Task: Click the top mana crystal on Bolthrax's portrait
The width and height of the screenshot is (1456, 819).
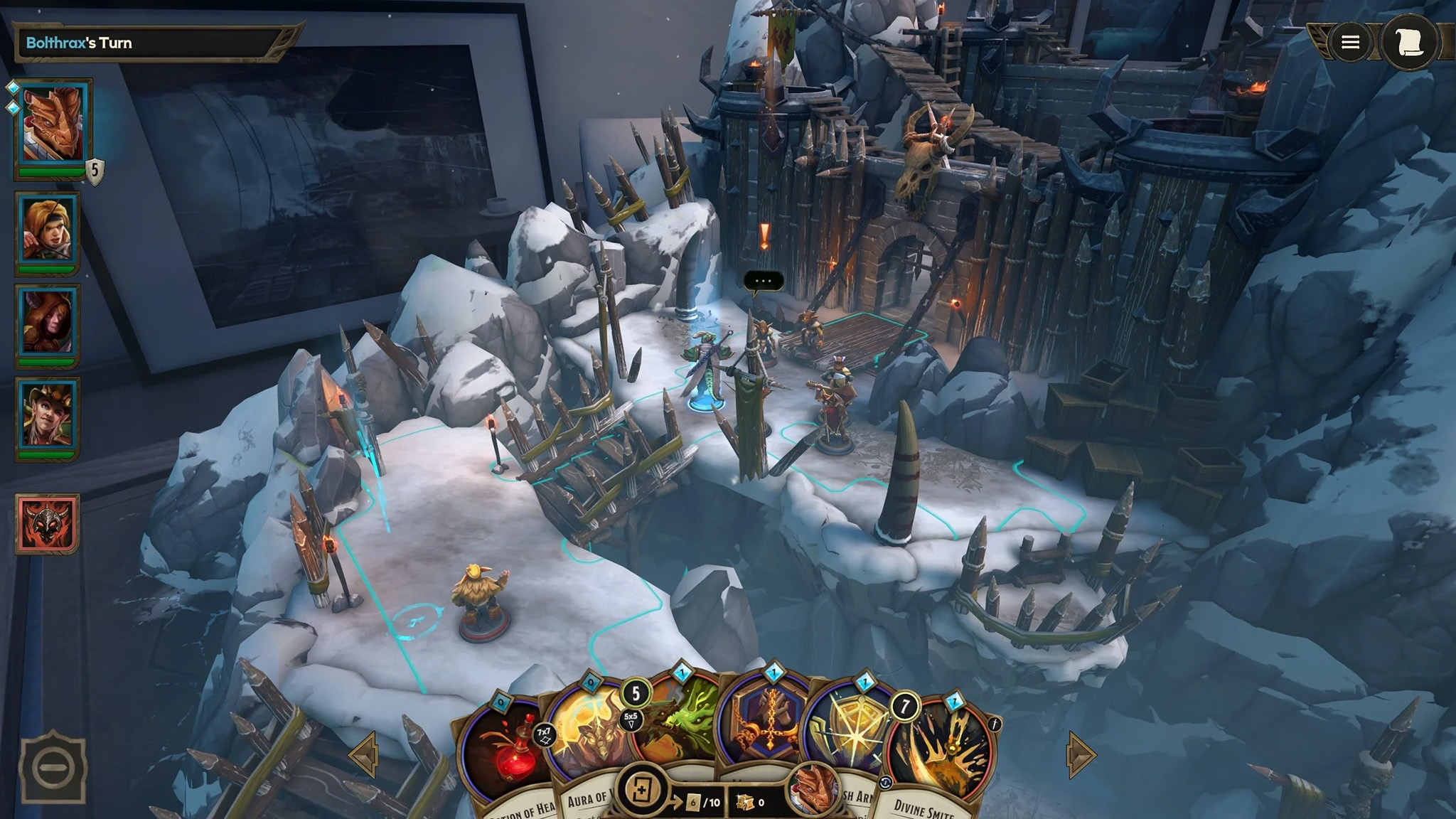Action: click(13, 87)
